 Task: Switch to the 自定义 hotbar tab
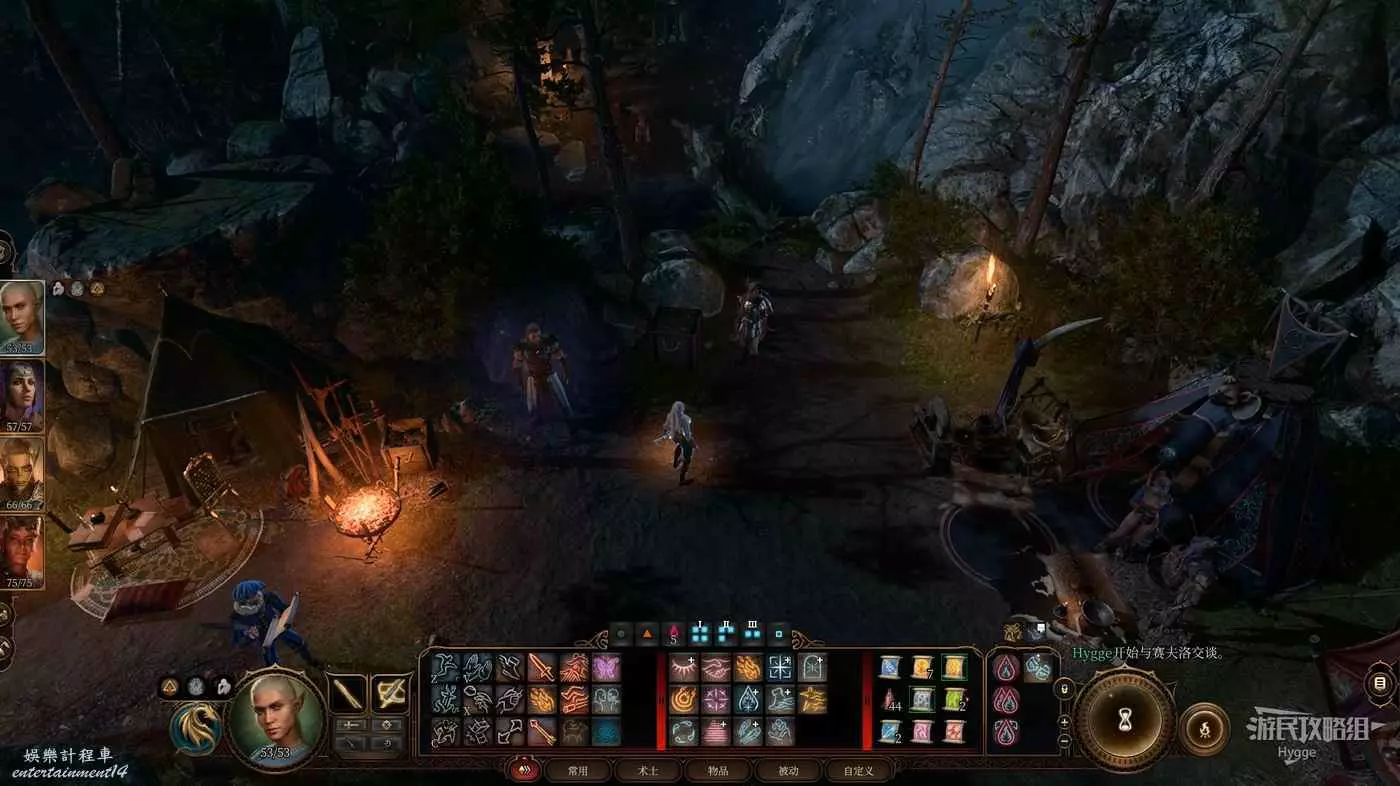858,771
